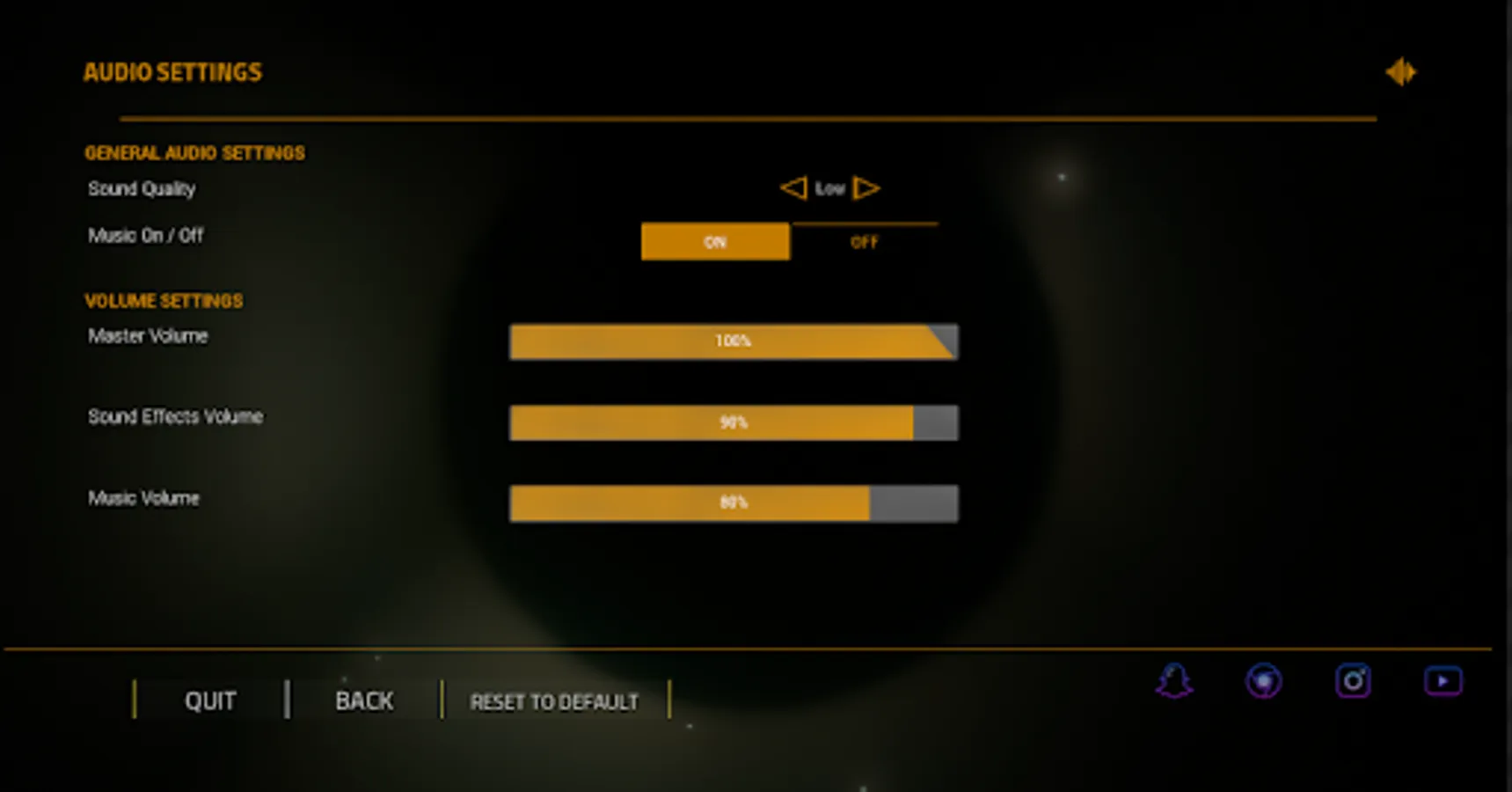Open the YouTube social icon
Viewport: 1512px width, 792px height.
pos(1443,679)
